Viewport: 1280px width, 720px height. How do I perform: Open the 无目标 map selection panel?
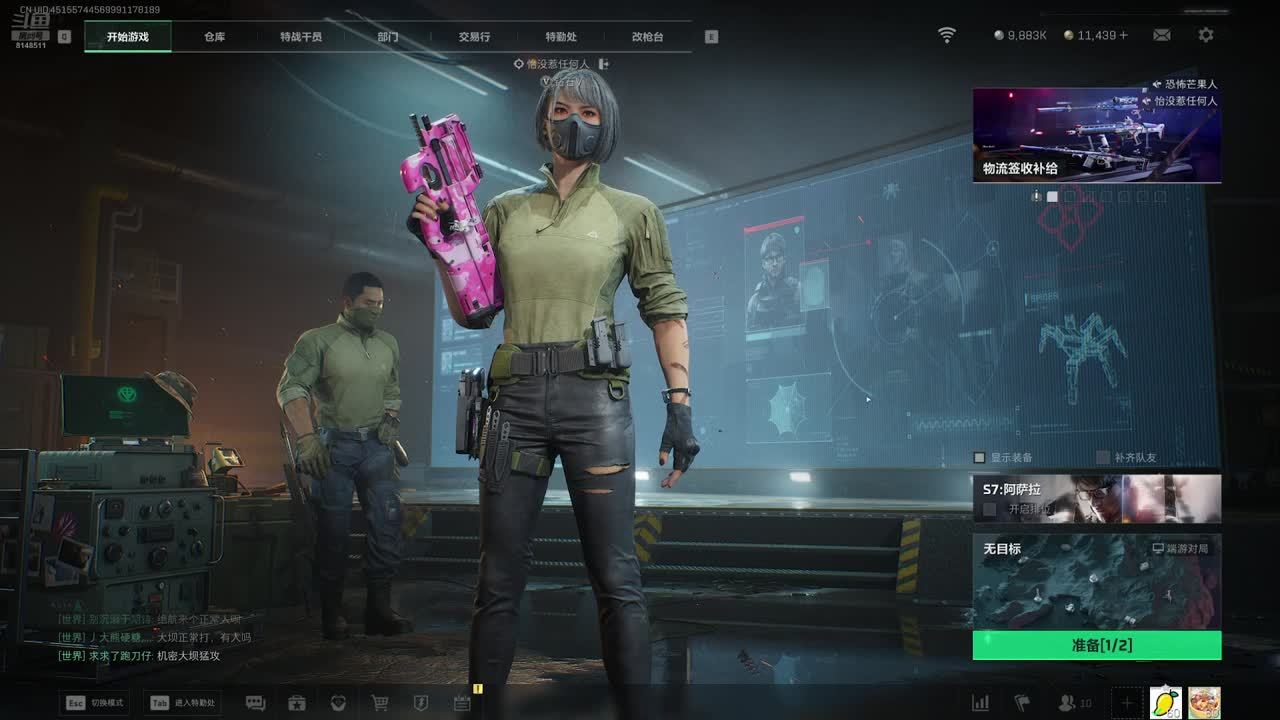tap(1096, 581)
